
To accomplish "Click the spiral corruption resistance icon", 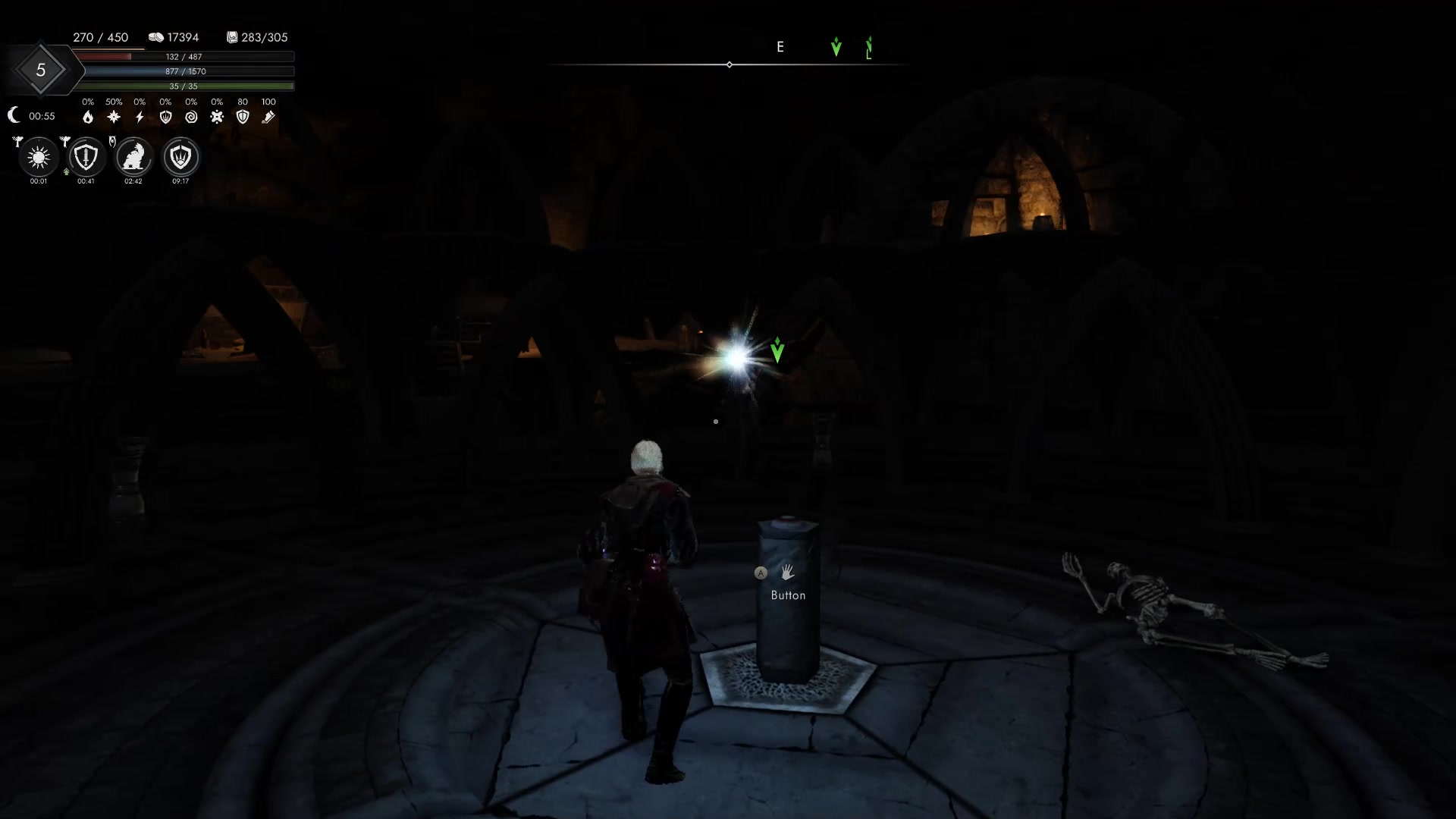I will [190, 116].
